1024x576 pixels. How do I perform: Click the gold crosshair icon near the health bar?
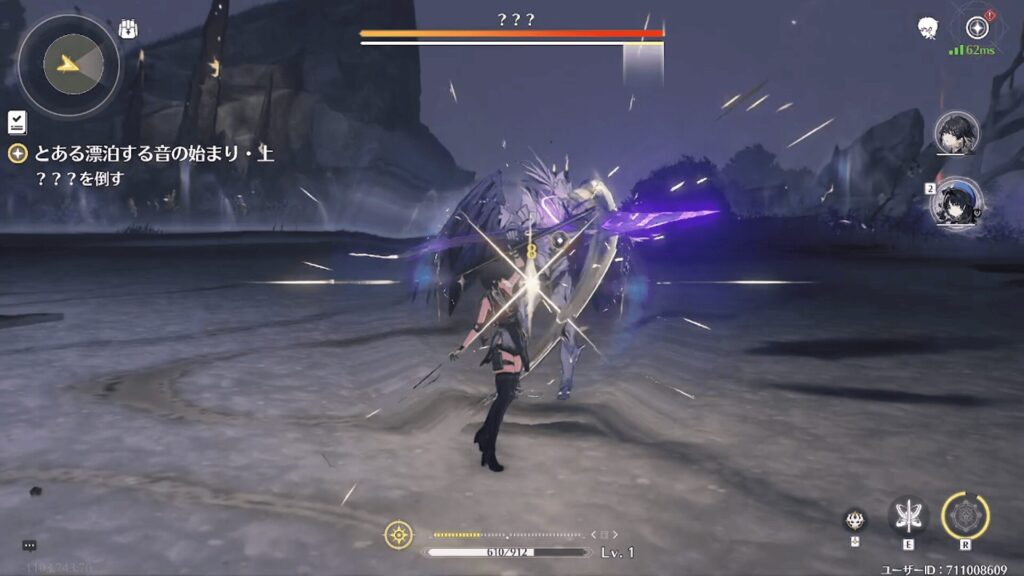click(x=398, y=534)
